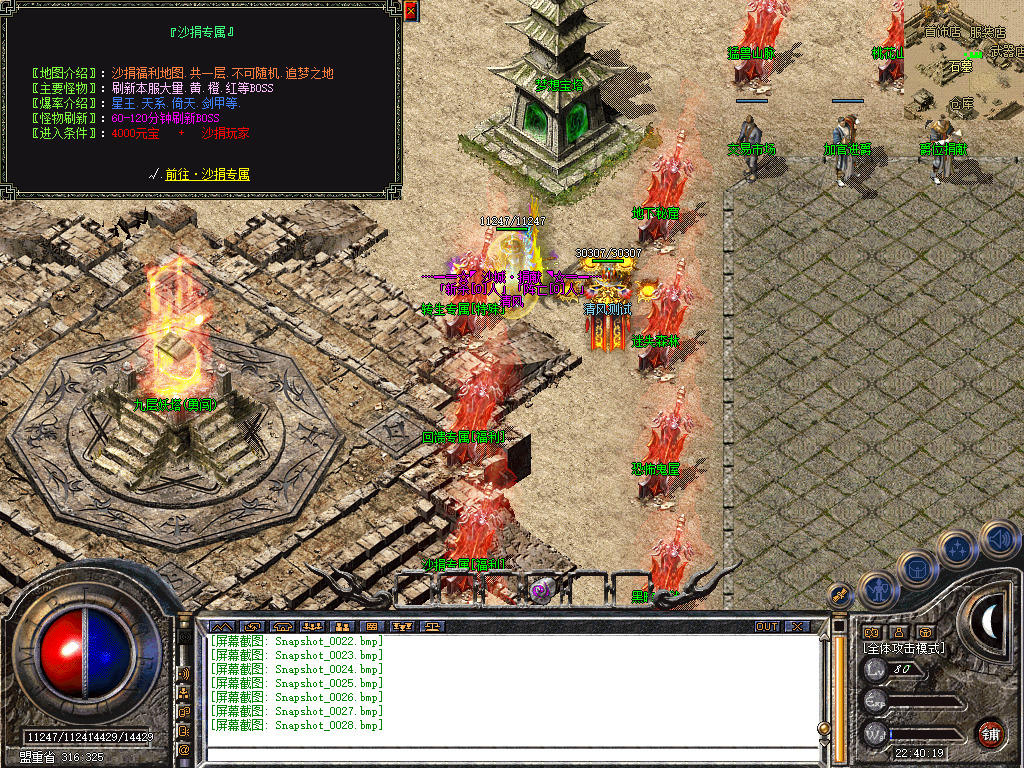
Task: Click the OUT button on chat bar
Action: tap(767, 626)
